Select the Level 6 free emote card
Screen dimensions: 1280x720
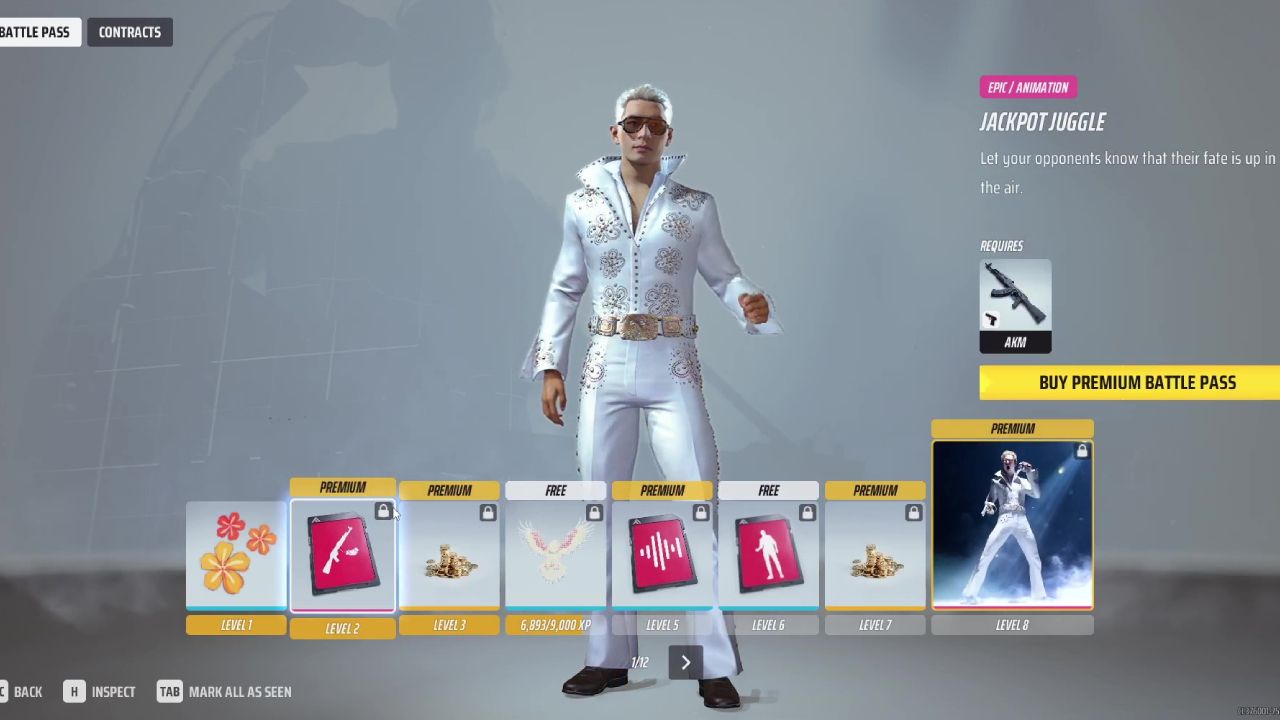click(x=768, y=555)
